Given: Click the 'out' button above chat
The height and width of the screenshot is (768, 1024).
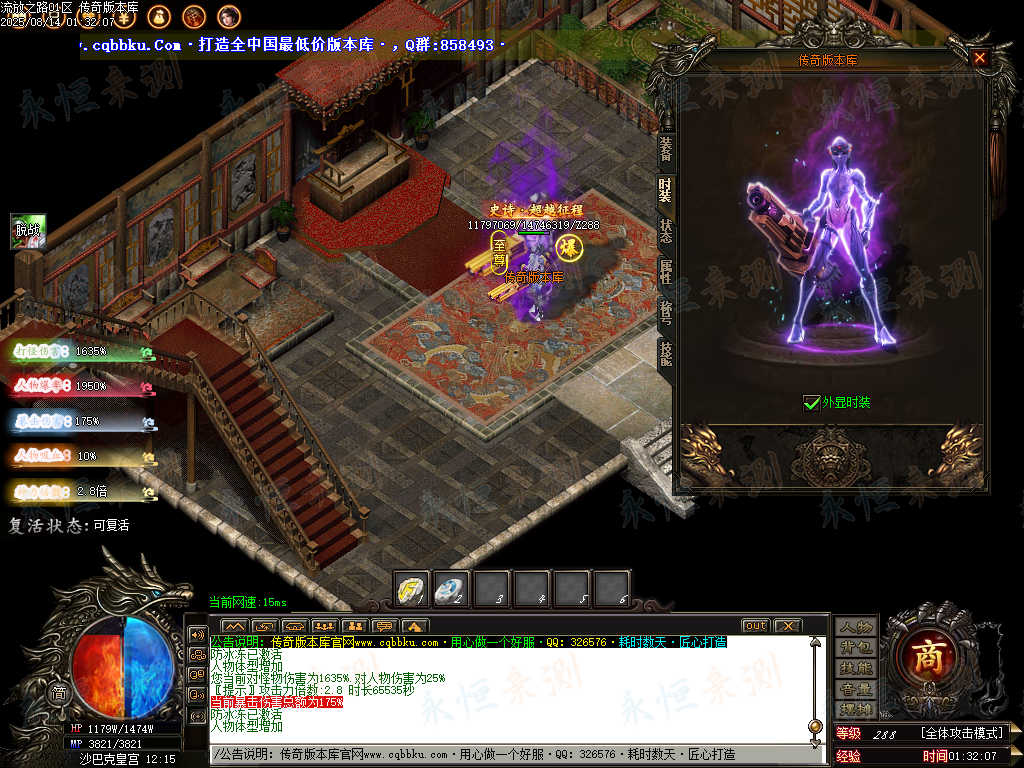Looking at the screenshot, I should (755, 626).
